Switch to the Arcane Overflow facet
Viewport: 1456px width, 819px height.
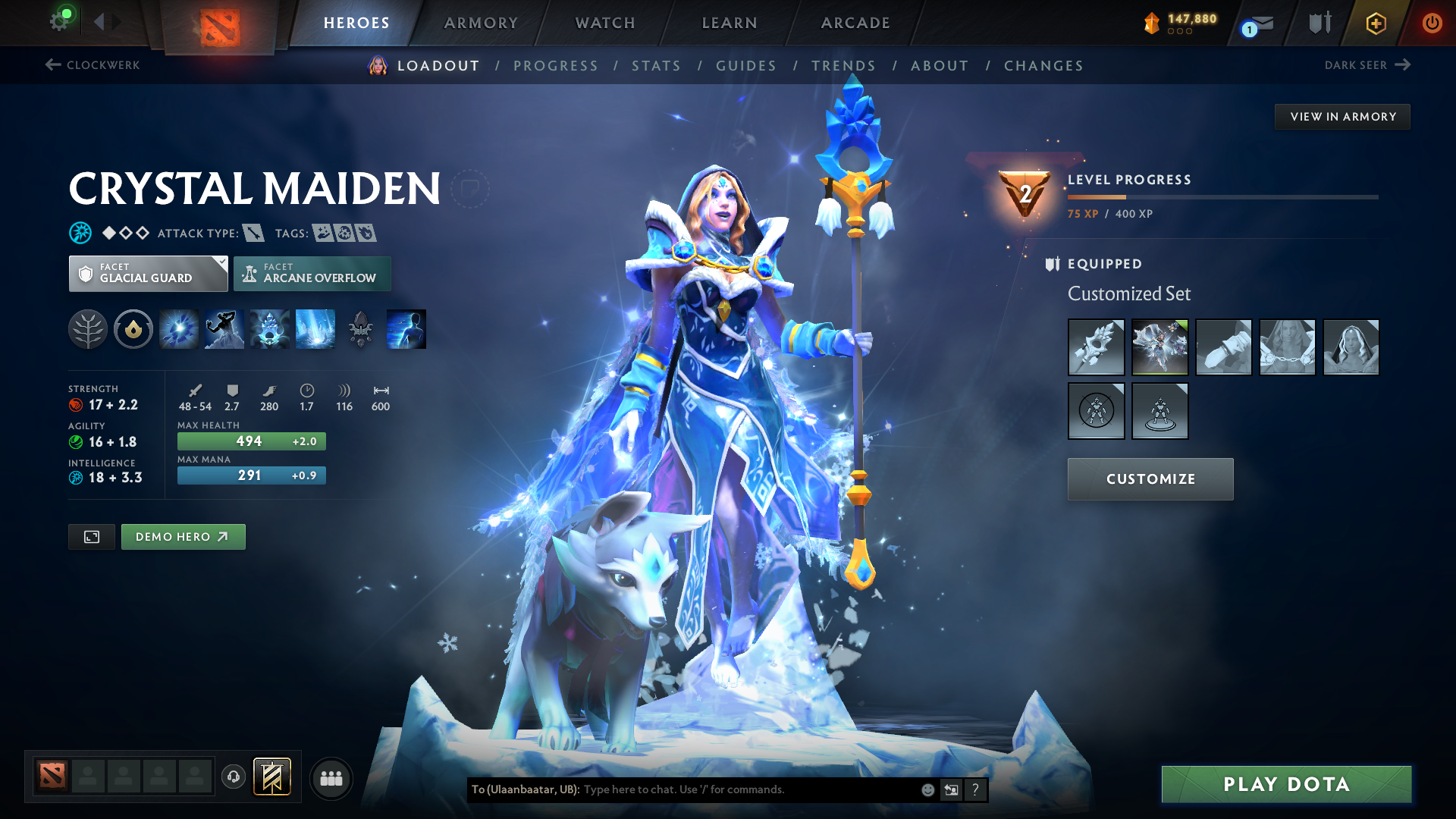(x=312, y=273)
